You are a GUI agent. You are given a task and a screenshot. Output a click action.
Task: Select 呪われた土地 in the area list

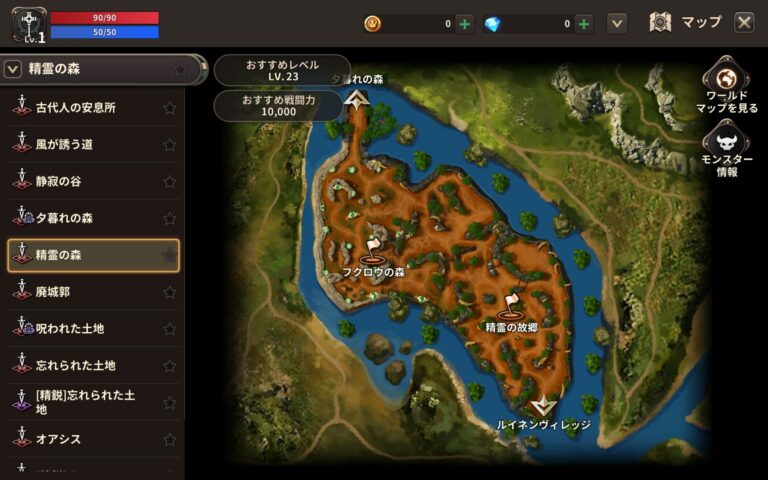[70, 328]
